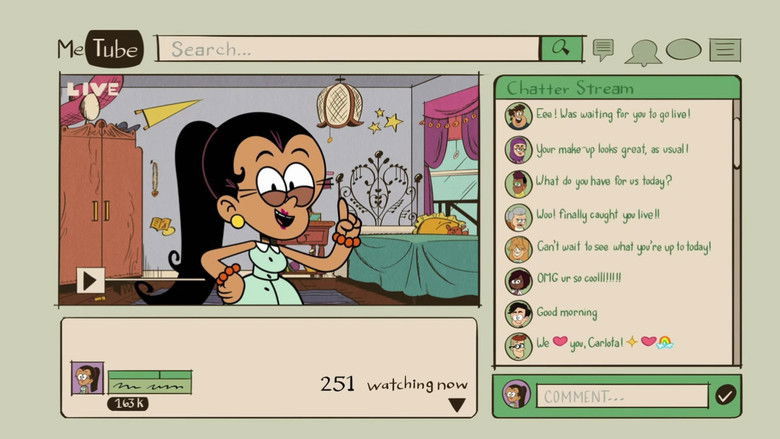Screen dimensions: 780x439
Task: Open the channel avatar below the video
Action: (86, 377)
